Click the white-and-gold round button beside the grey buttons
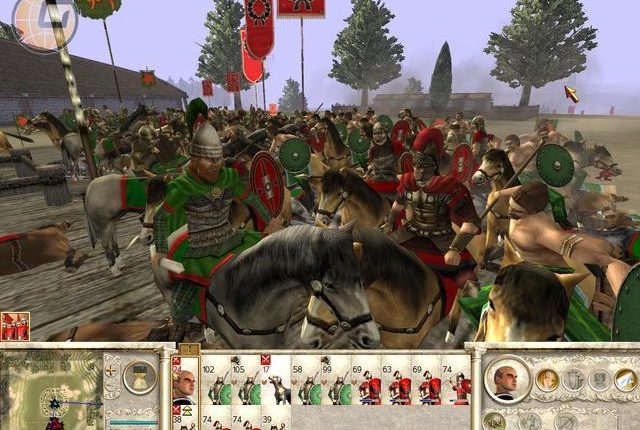The width and height of the screenshot is (640, 430). pyautogui.click(x=625, y=379)
